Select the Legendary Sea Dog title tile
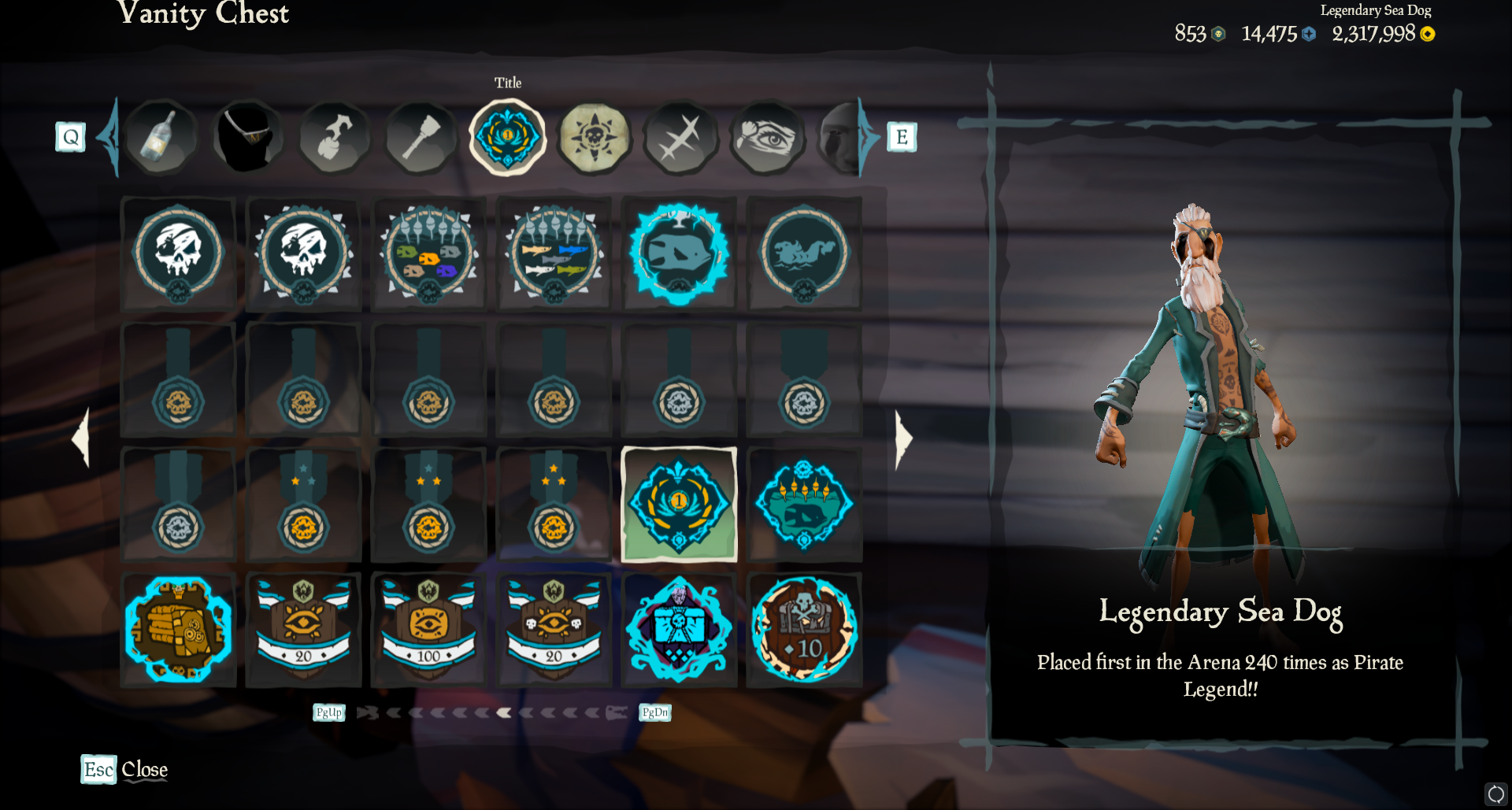This screenshot has height=810, width=1512. coord(679,505)
